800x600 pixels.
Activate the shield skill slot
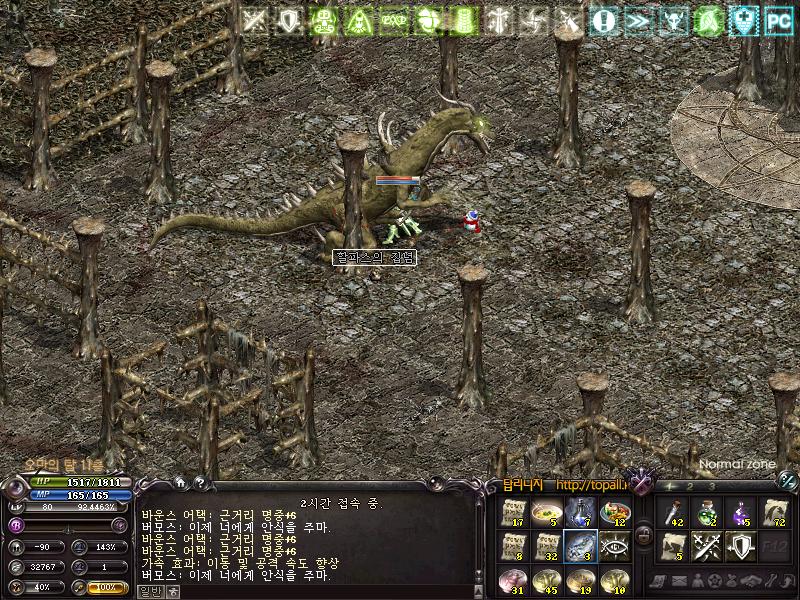742,546
